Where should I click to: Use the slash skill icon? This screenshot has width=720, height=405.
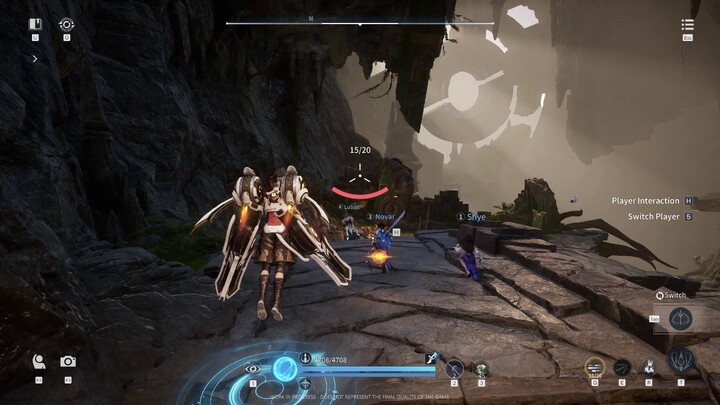622,367
